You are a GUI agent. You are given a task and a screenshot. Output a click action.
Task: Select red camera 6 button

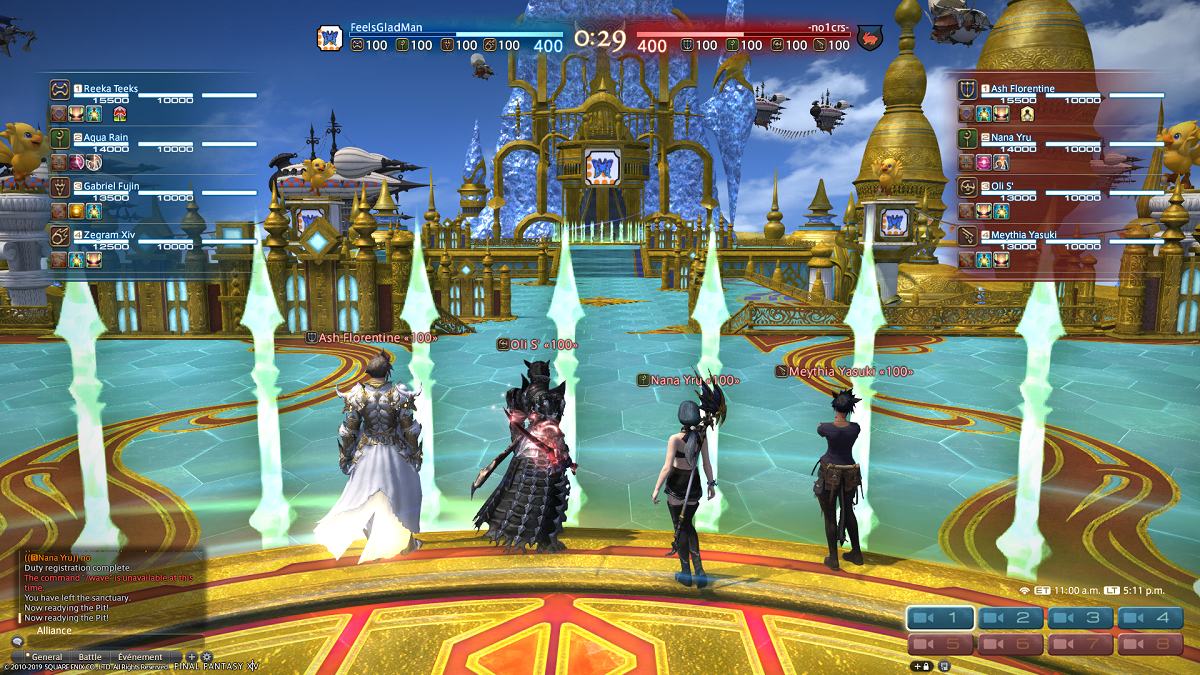[1010, 644]
